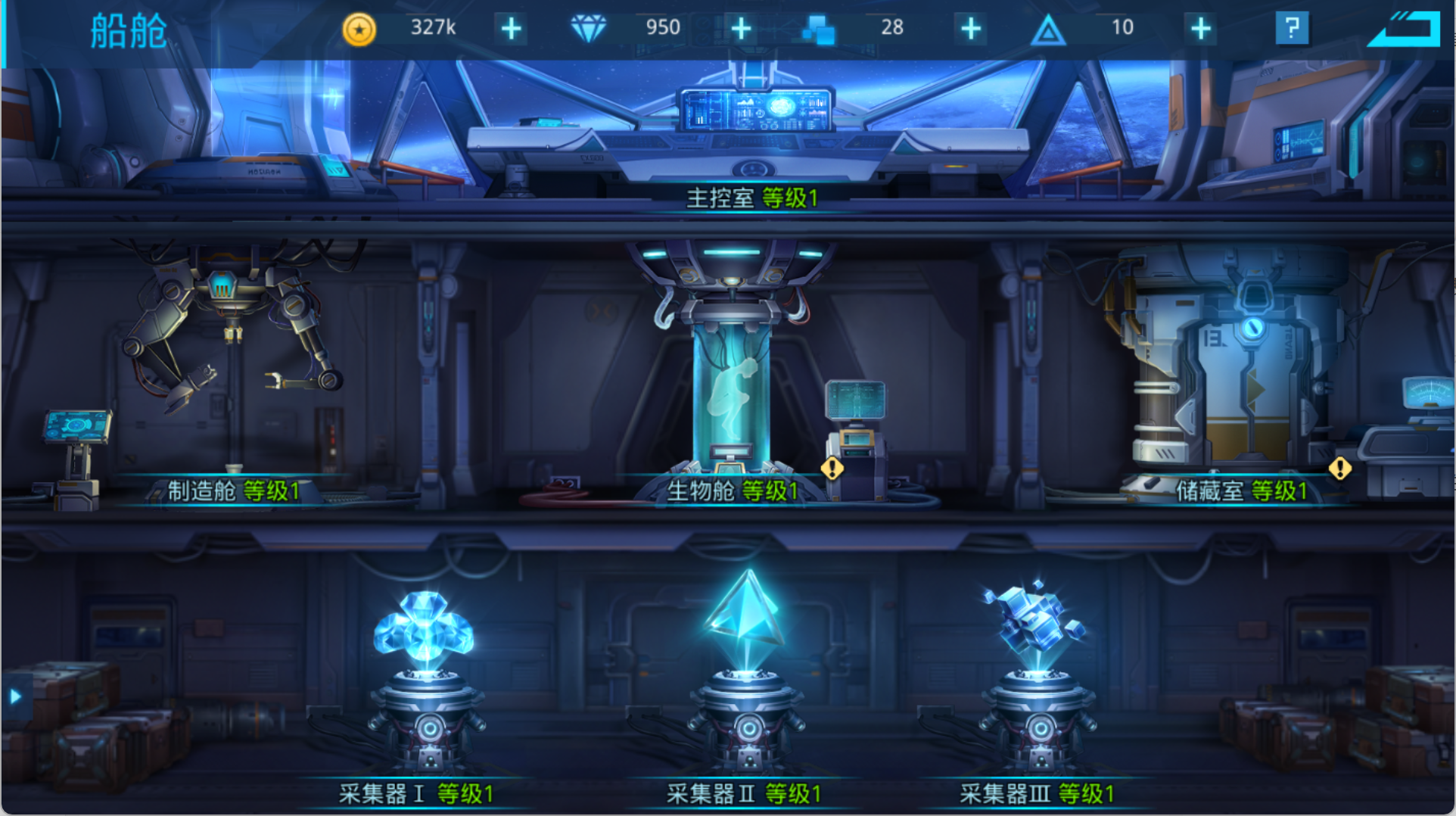Check the 生物舱 yellow alert marker

832,469
